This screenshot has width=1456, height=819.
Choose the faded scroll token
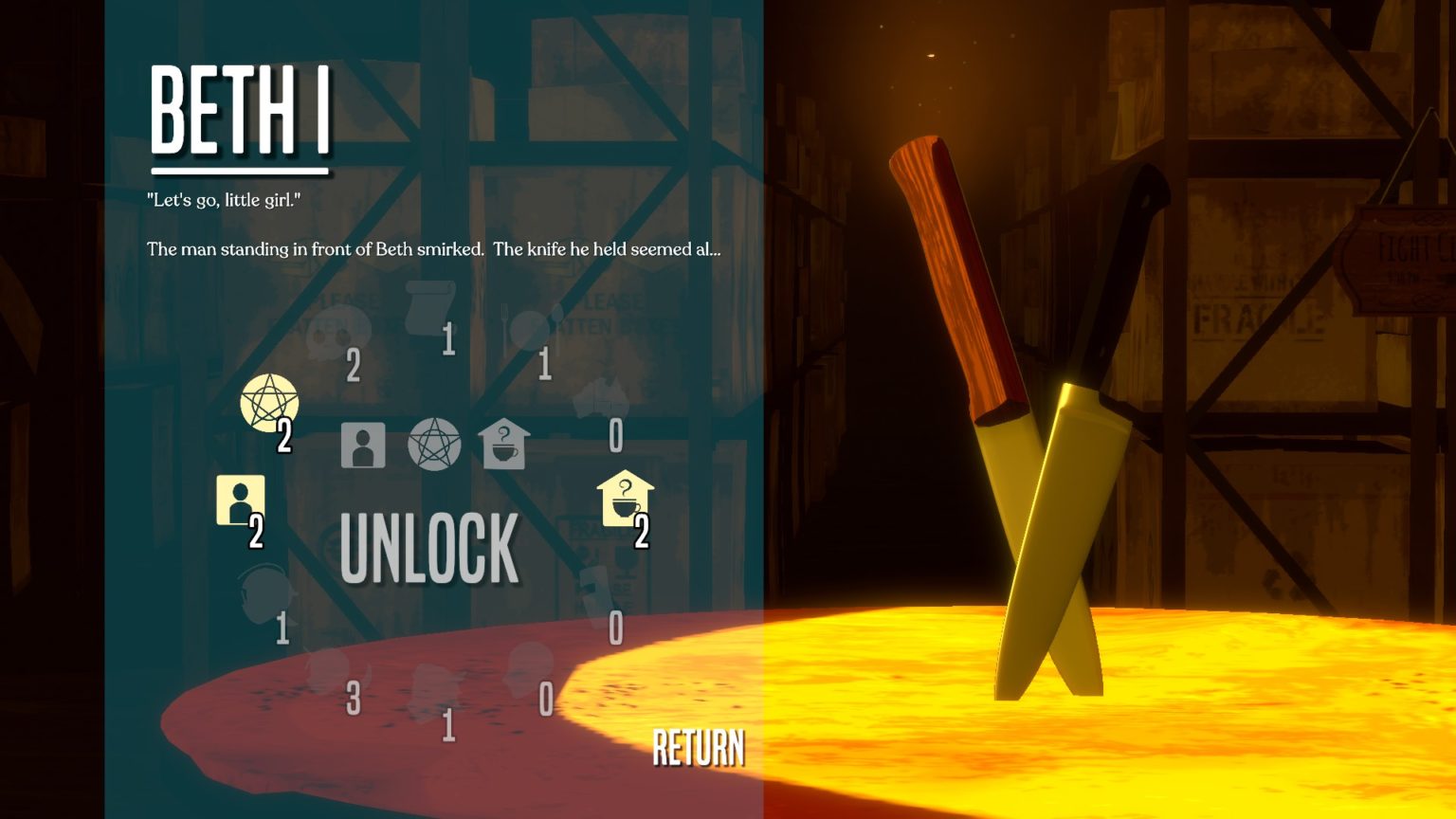tap(429, 305)
